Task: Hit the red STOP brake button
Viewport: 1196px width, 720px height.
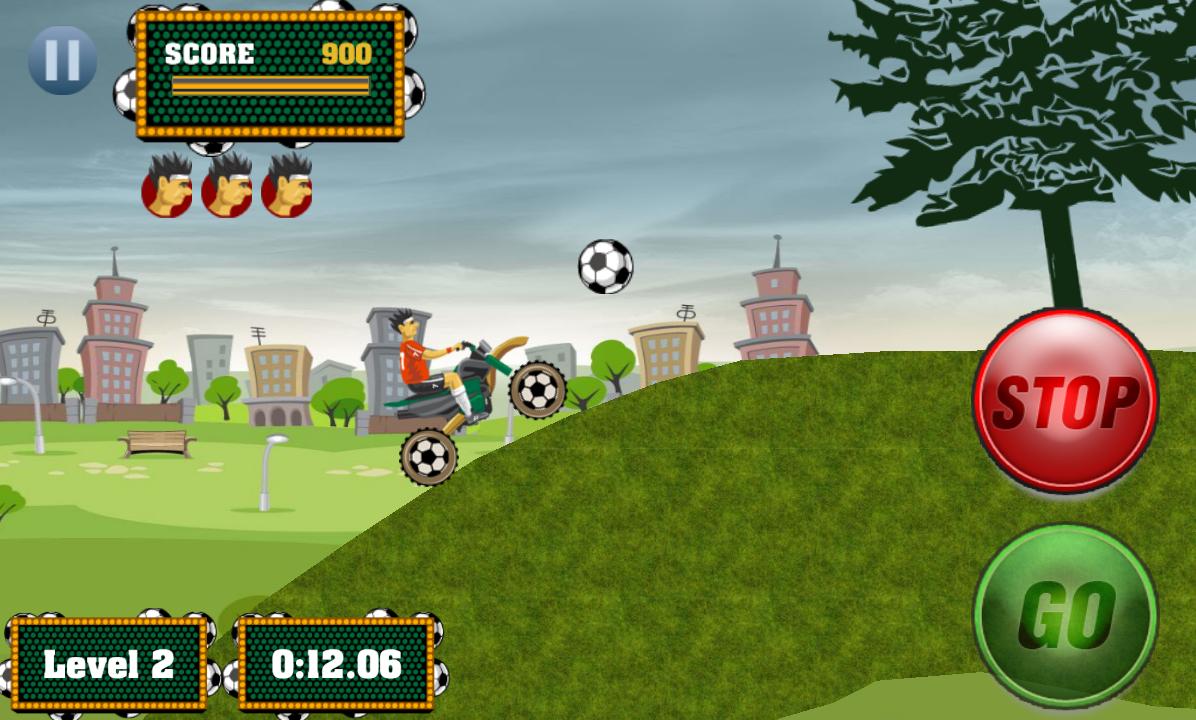Action: point(1065,400)
